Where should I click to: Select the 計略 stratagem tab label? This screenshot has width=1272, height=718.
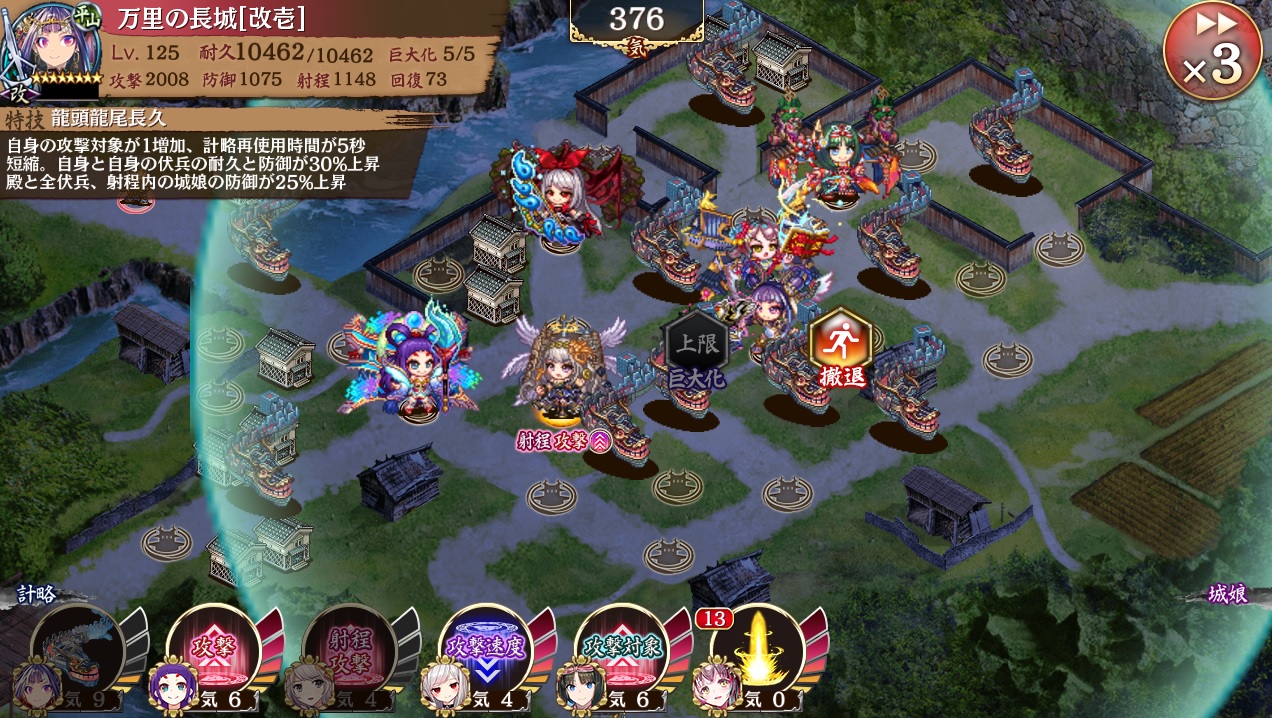click(37, 594)
